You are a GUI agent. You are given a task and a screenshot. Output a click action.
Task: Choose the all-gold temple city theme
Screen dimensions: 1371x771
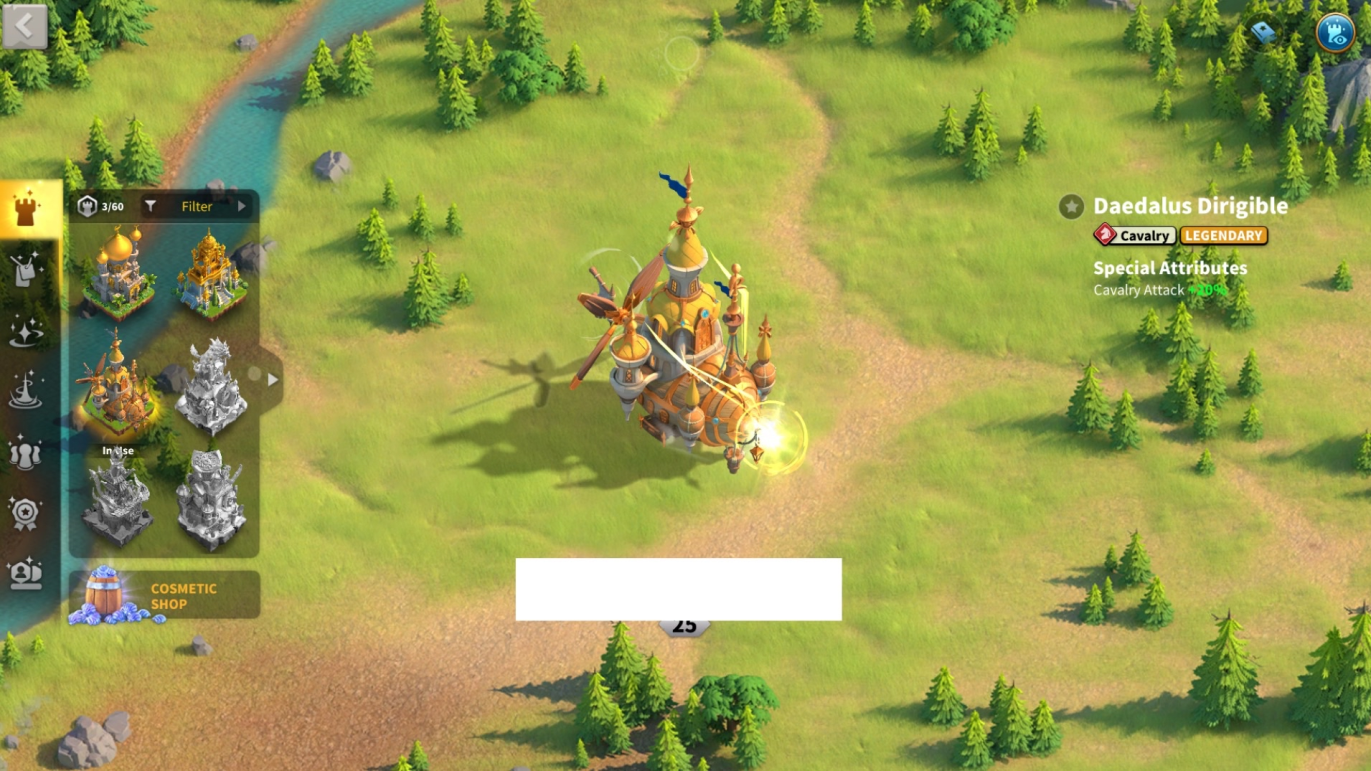click(x=210, y=272)
